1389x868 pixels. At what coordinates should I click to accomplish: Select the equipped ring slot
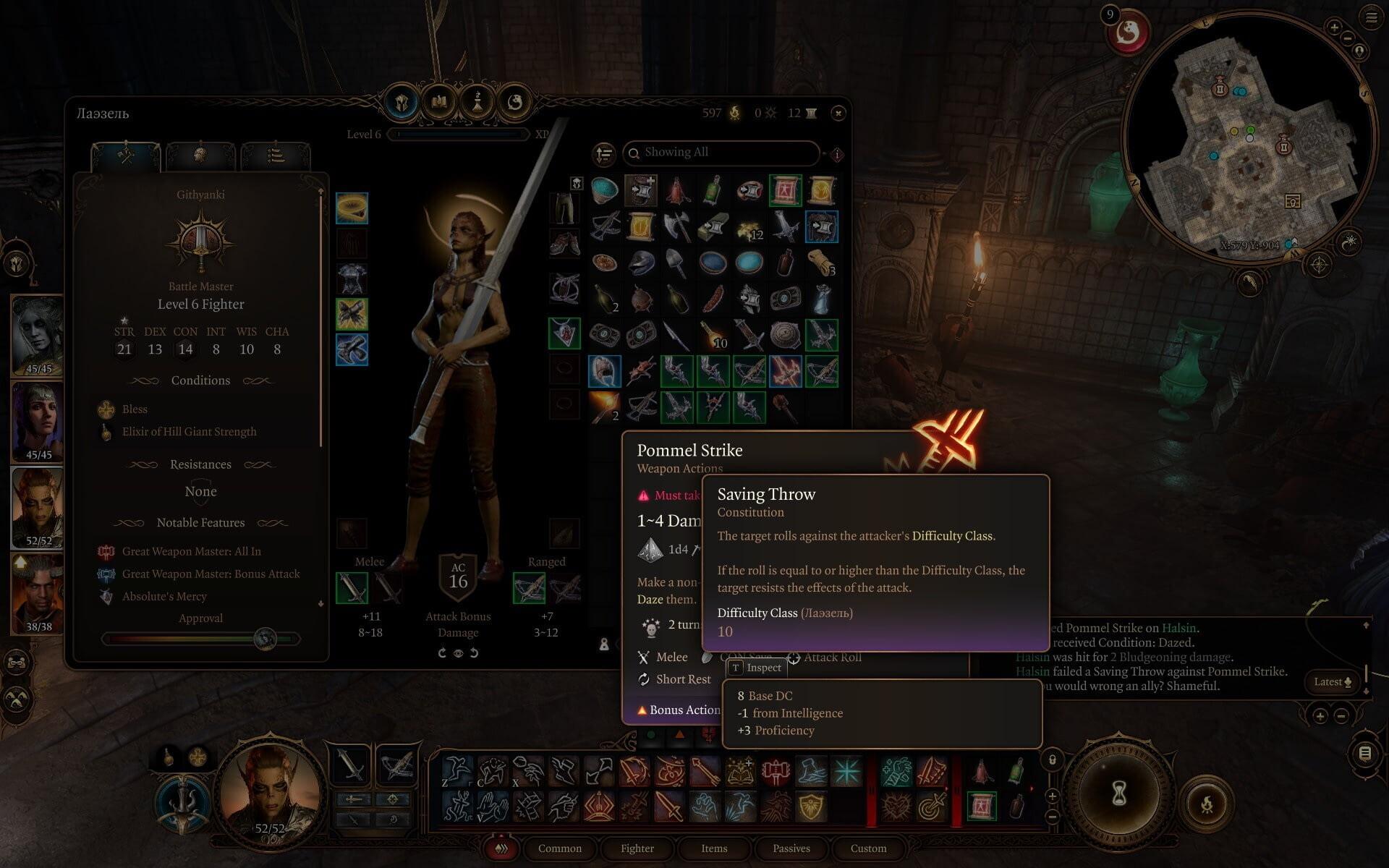(352, 208)
